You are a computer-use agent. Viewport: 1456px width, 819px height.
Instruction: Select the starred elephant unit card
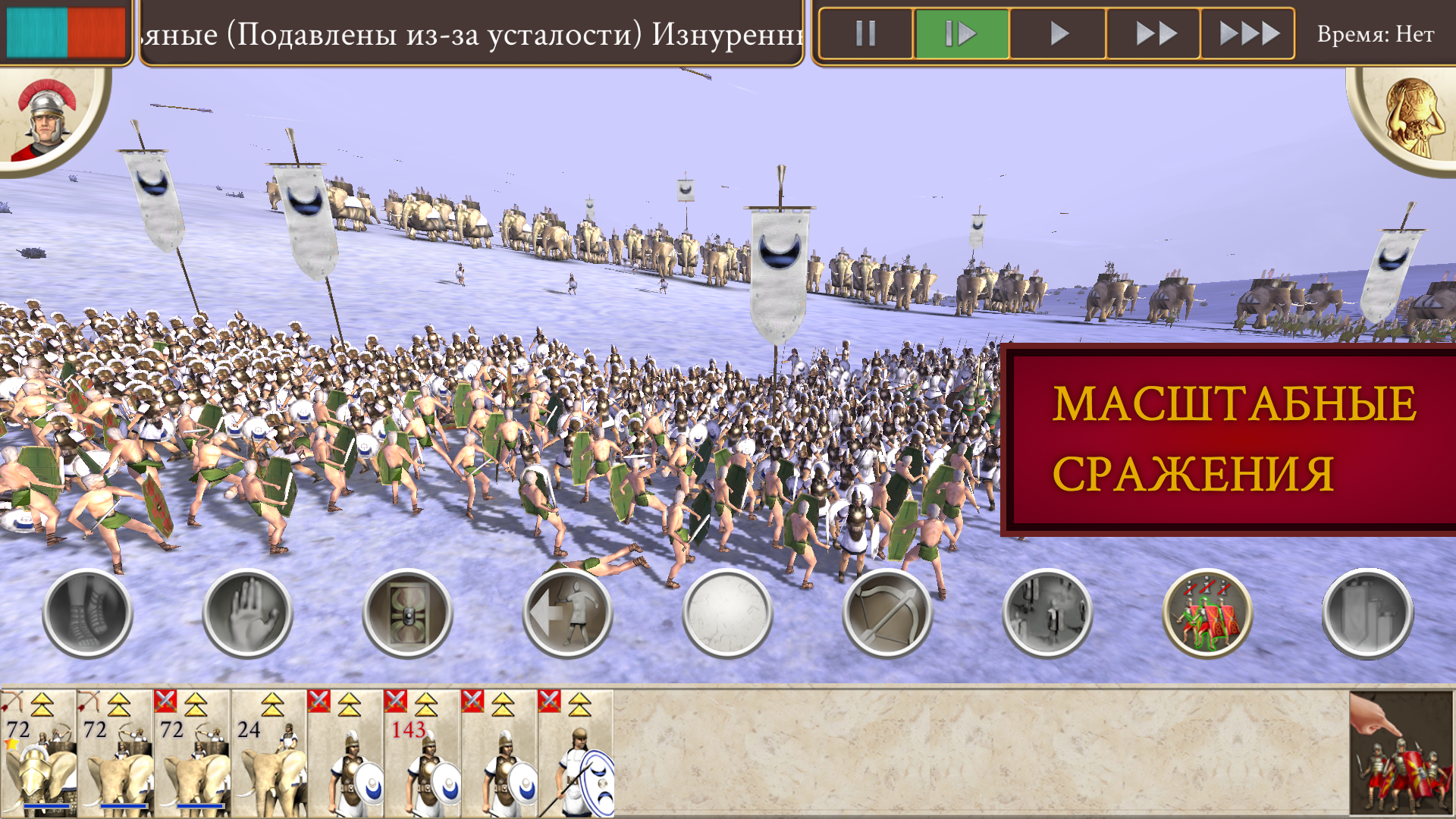39,747
